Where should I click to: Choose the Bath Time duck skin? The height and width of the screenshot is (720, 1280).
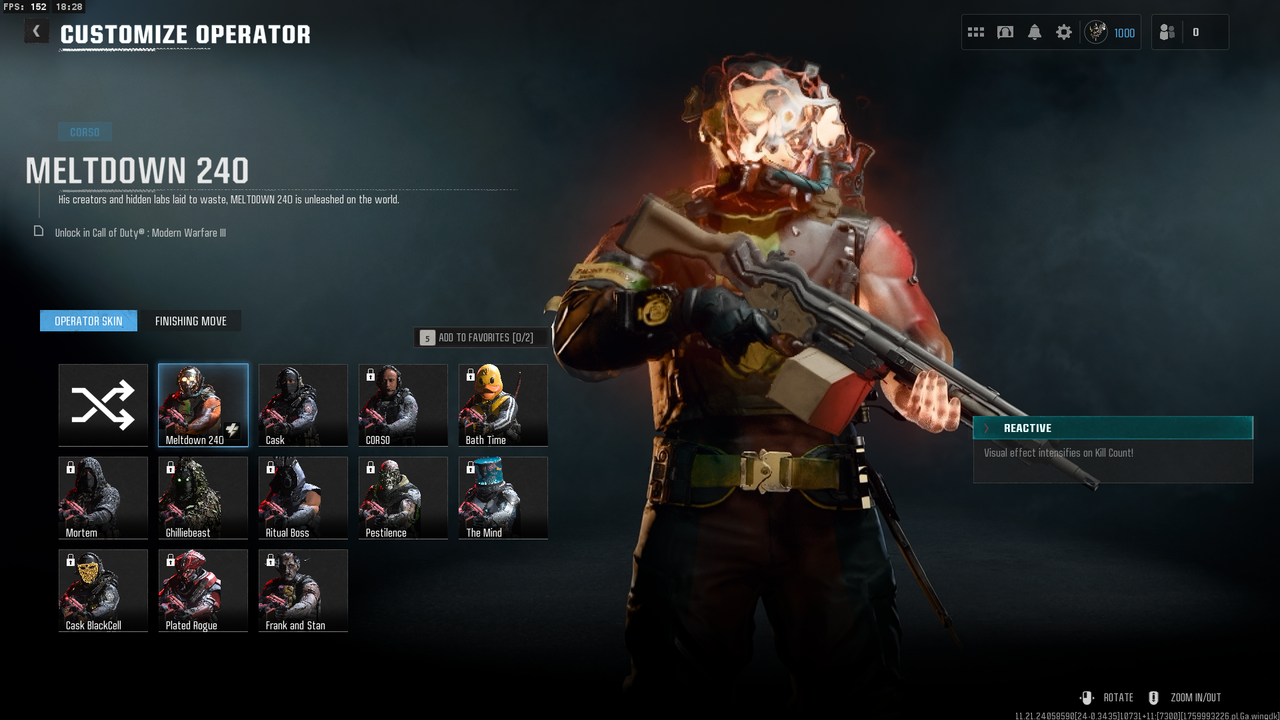point(503,405)
